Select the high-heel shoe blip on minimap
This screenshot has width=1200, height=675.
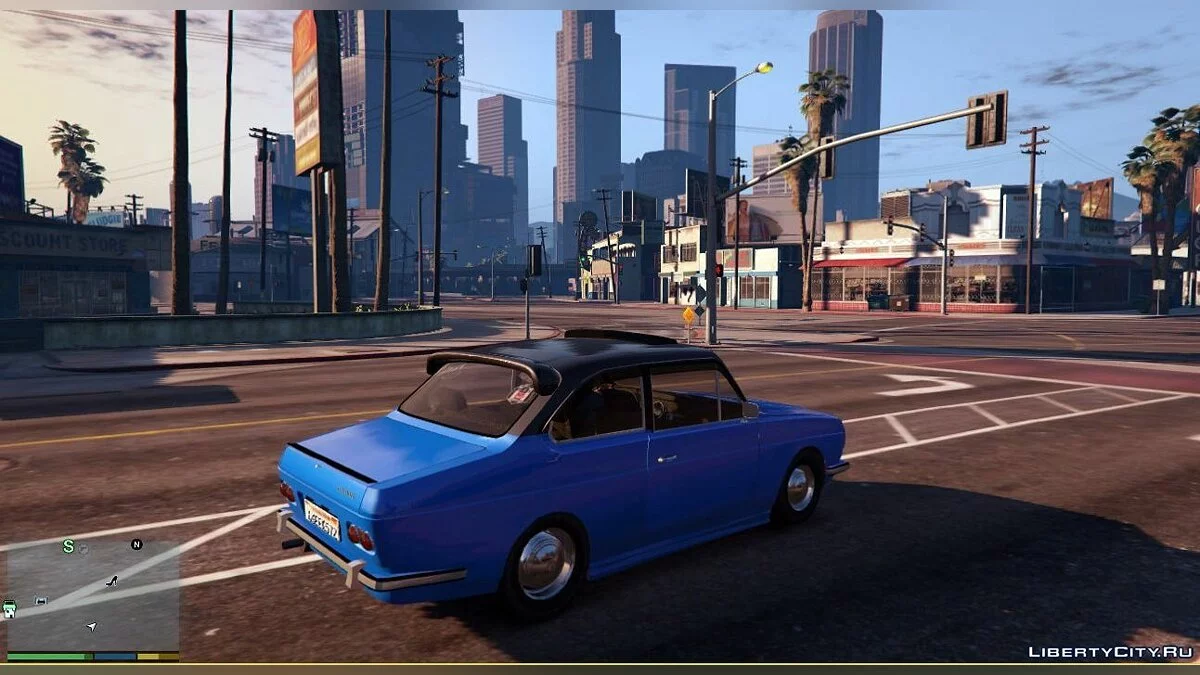click(112, 581)
